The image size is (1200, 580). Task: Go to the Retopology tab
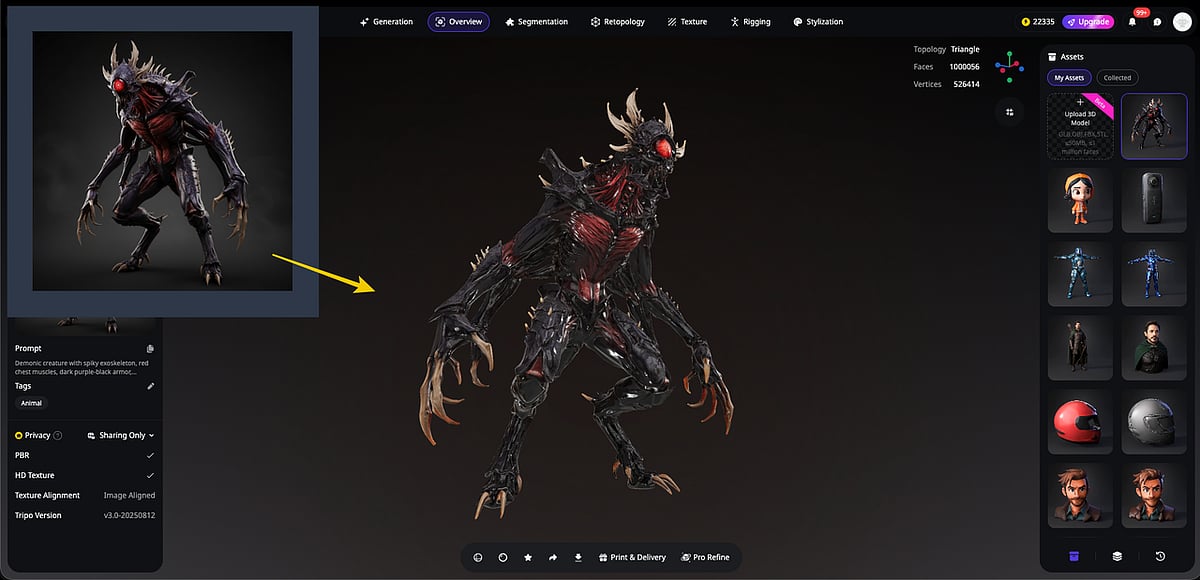click(x=617, y=22)
